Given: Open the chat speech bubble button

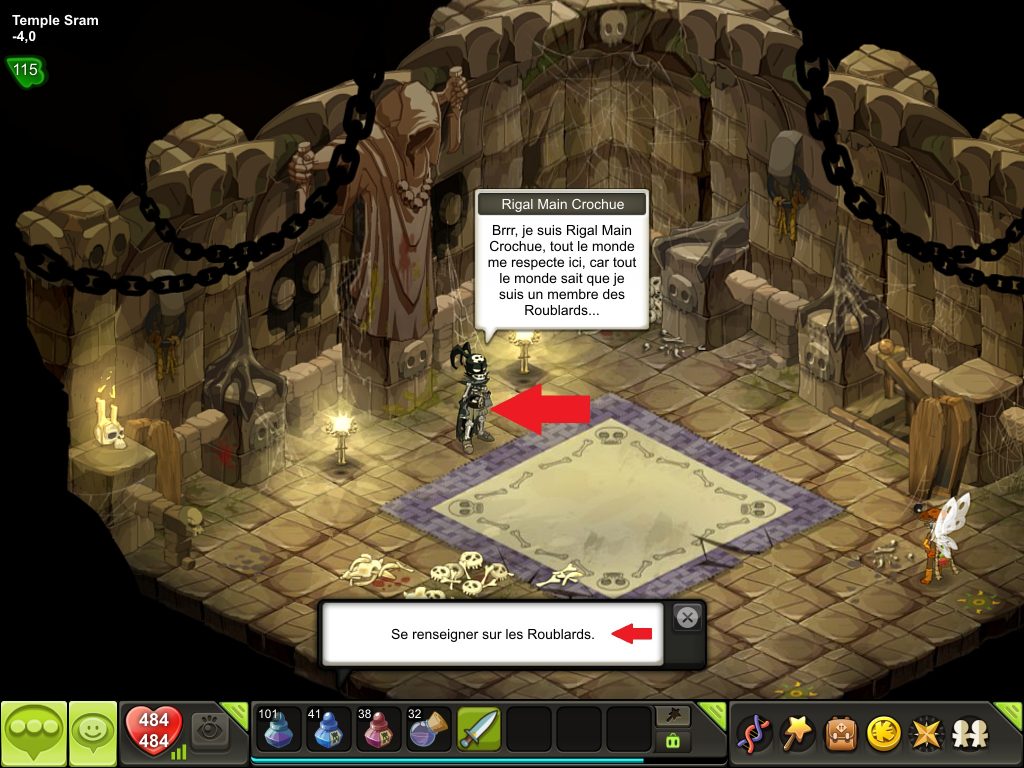Looking at the screenshot, I should point(34,735).
